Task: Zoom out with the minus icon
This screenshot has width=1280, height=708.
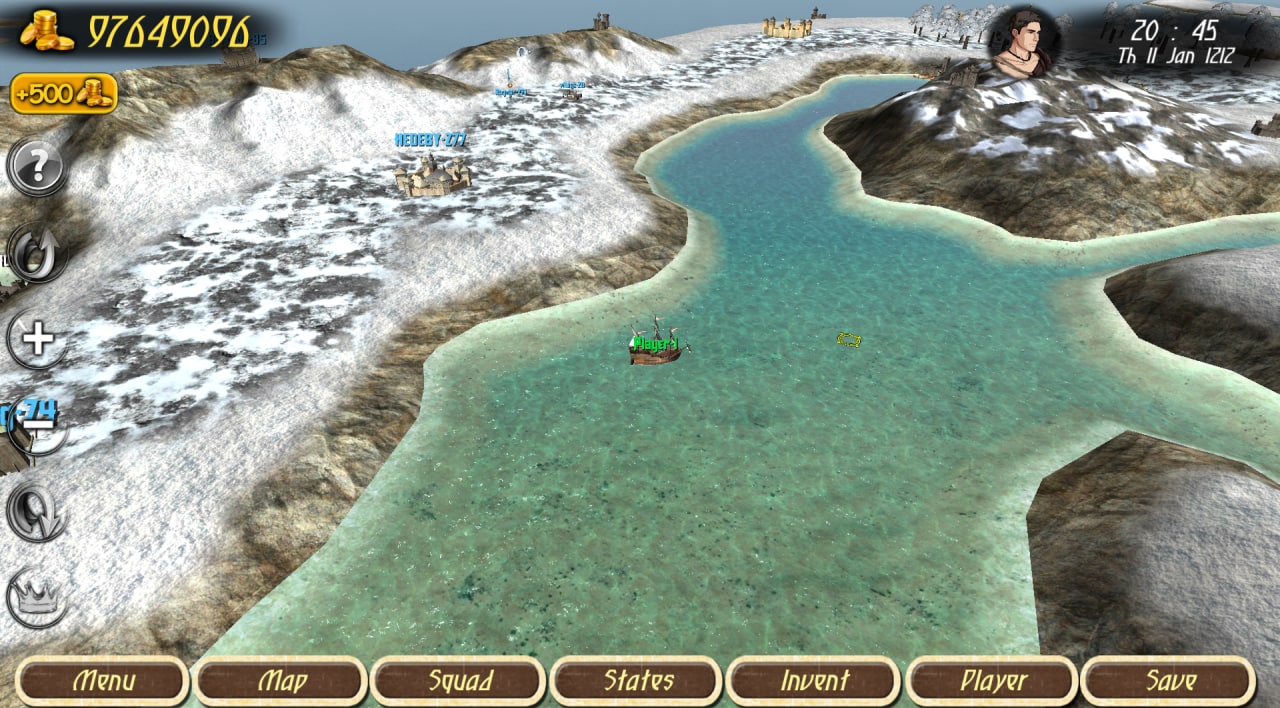Action: [x=38, y=426]
